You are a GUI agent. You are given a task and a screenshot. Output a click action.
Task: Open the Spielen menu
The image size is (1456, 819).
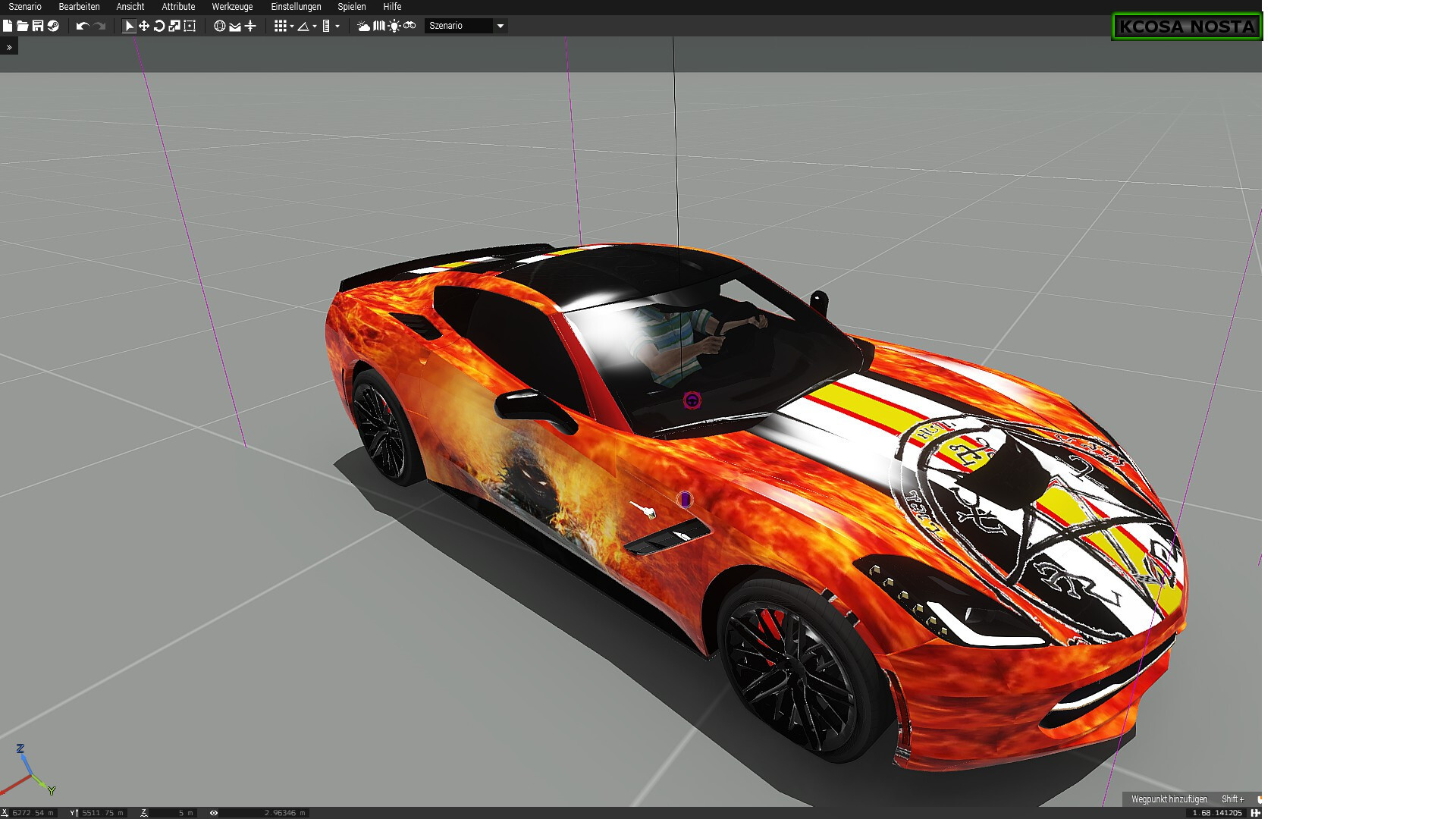point(352,7)
